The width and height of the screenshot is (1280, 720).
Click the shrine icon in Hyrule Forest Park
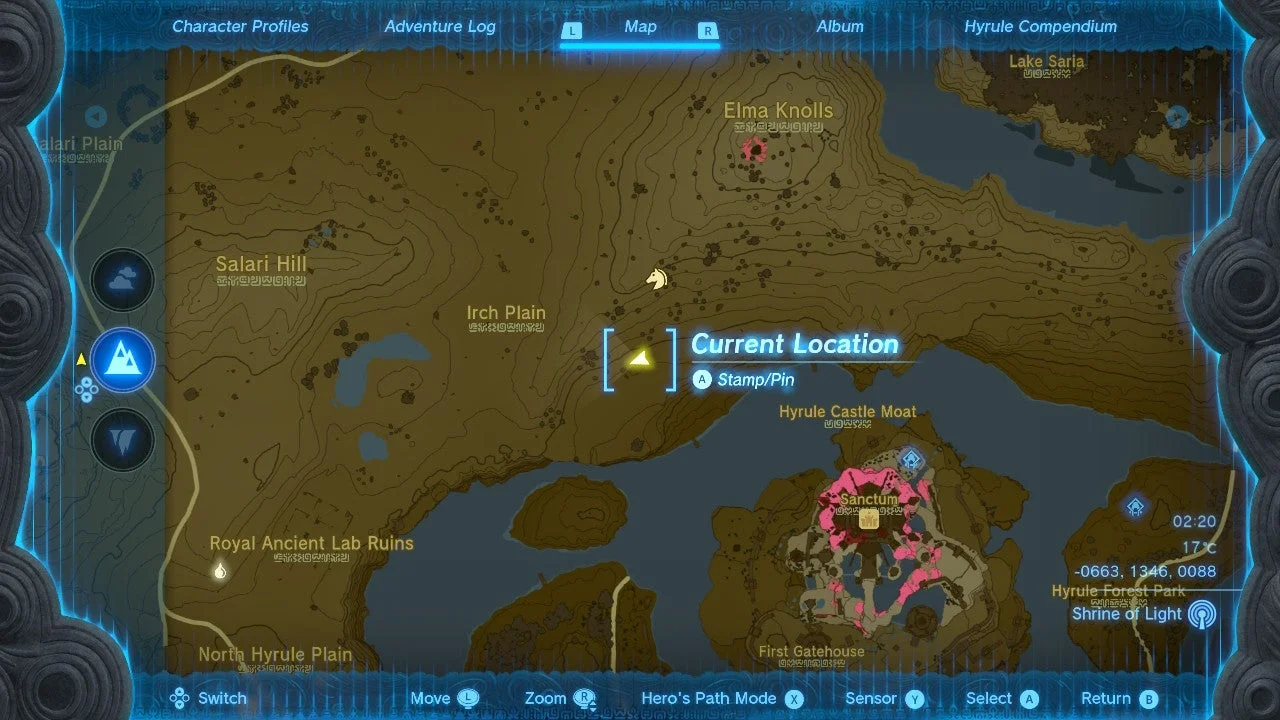1133,508
